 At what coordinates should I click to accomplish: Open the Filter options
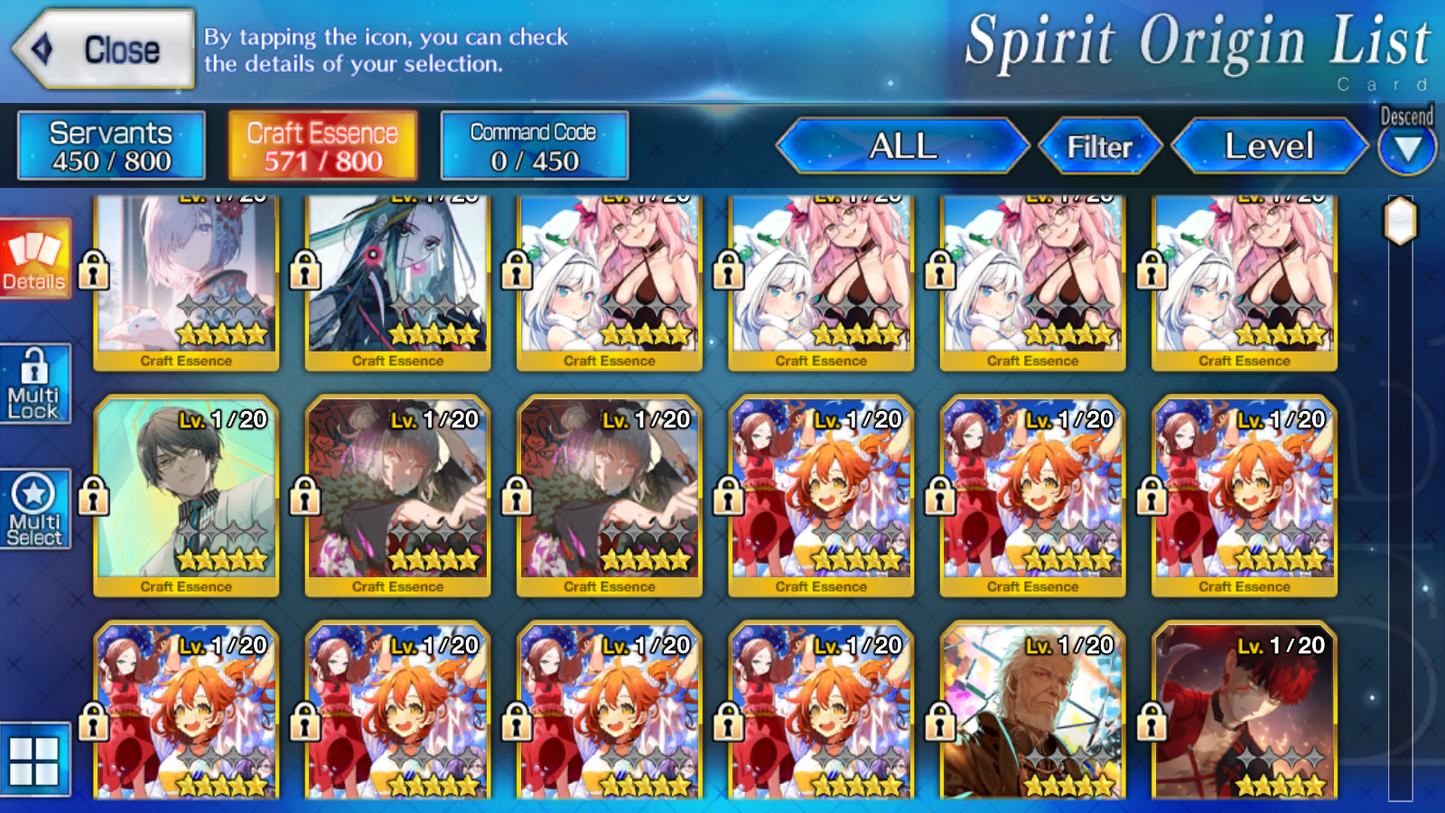click(1102, 145)
